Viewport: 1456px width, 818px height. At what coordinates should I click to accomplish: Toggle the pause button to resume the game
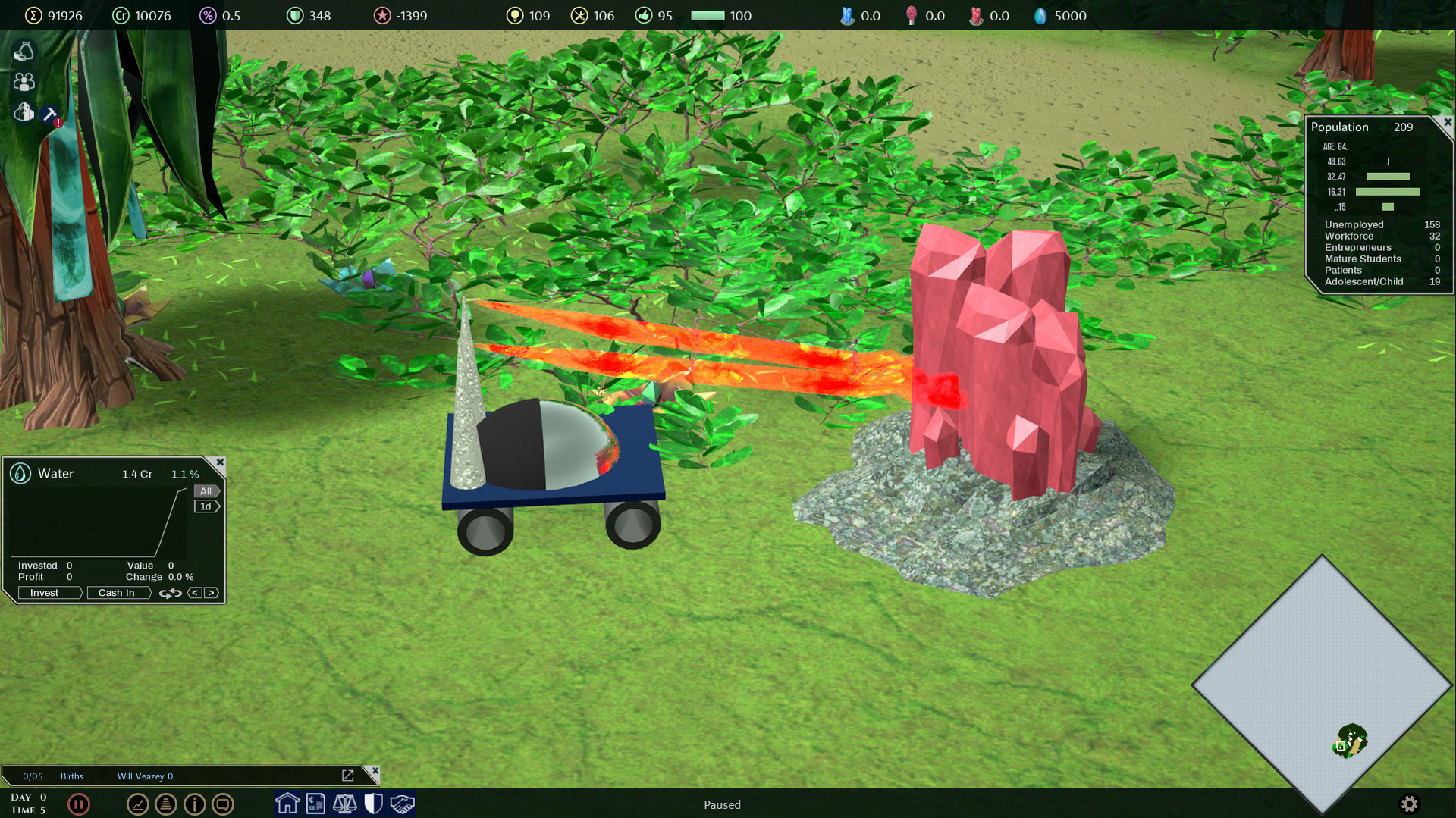pos(79,804)
